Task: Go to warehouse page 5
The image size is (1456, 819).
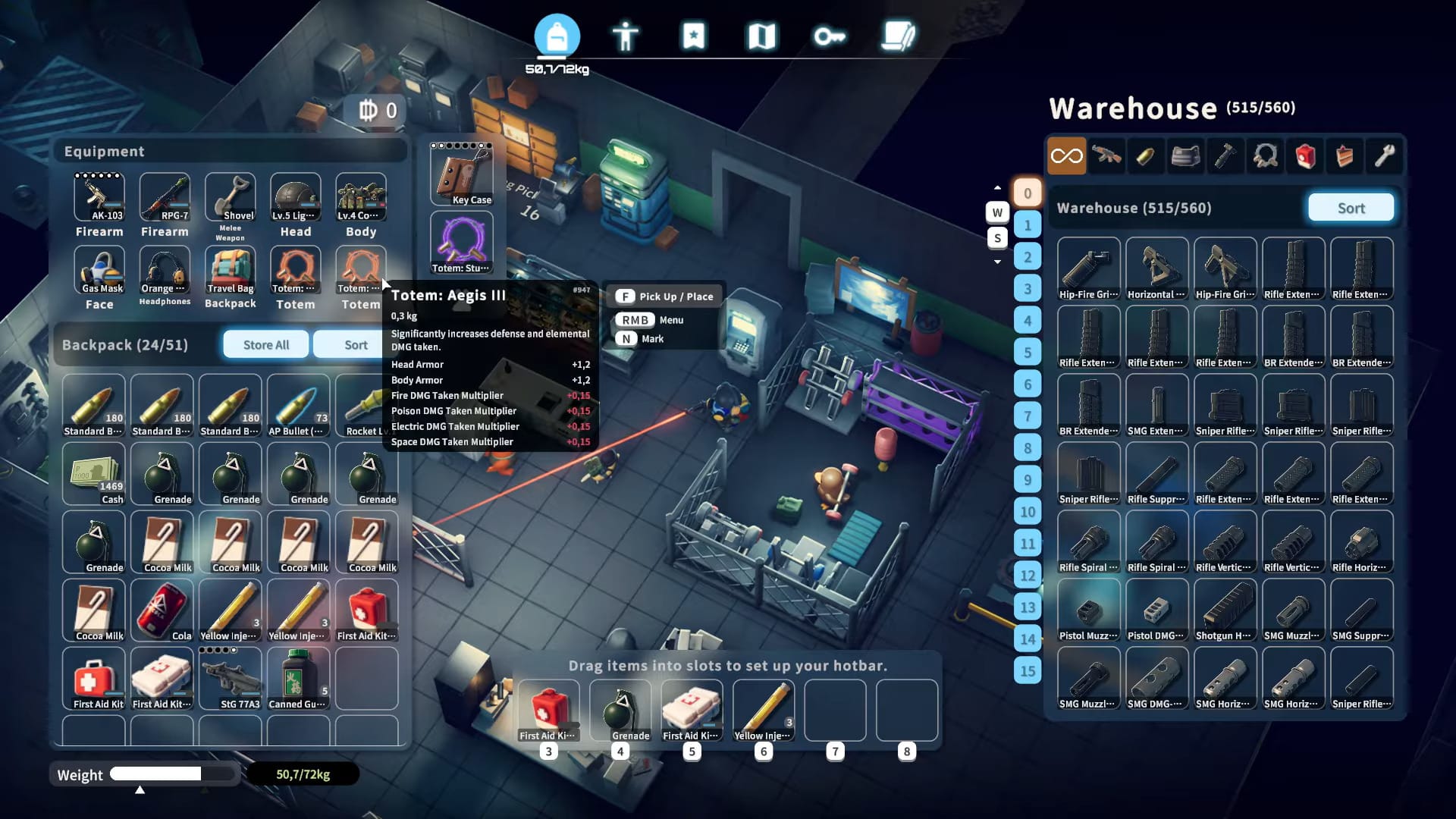Action: click(x=1028, y=352)
